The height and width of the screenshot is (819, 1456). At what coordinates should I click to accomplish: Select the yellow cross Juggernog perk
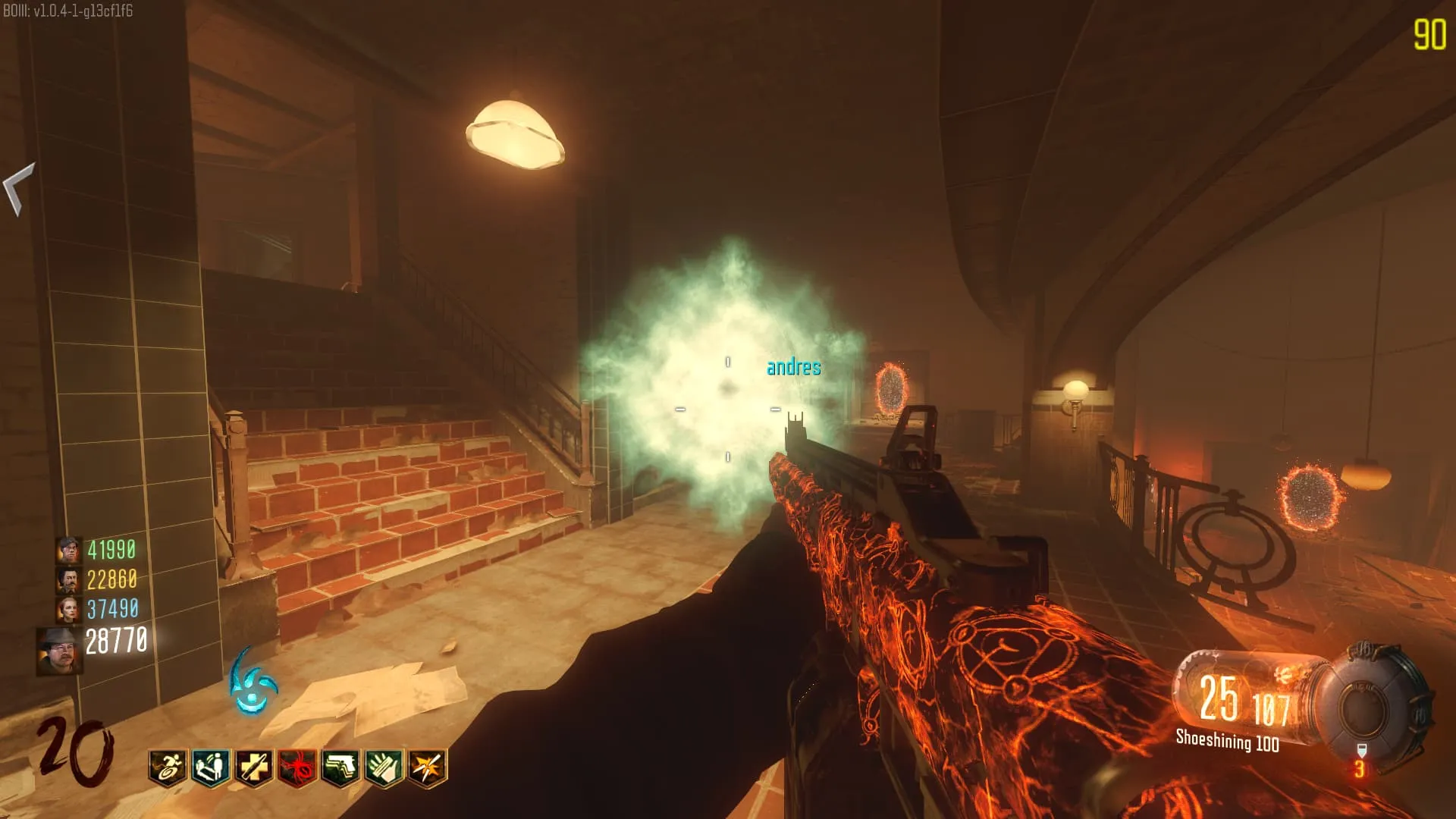[x=254, y=767]
